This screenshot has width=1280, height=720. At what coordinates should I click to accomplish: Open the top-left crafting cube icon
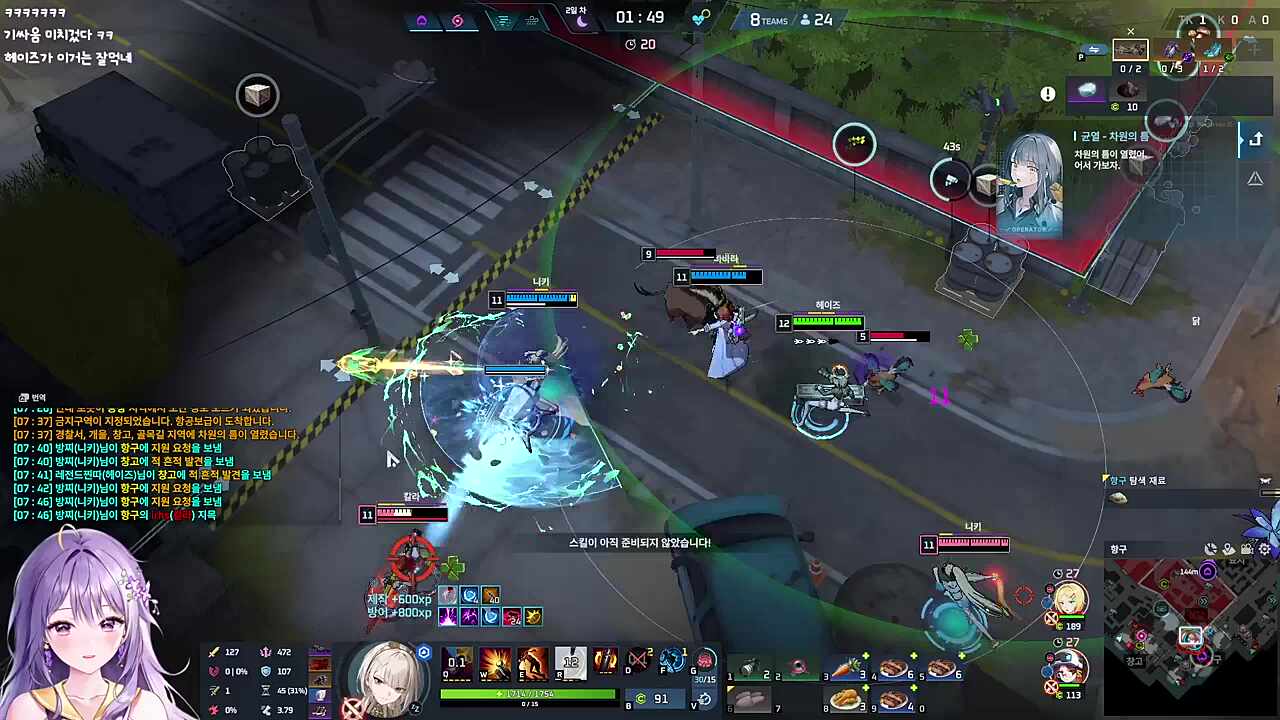[257, 95]
